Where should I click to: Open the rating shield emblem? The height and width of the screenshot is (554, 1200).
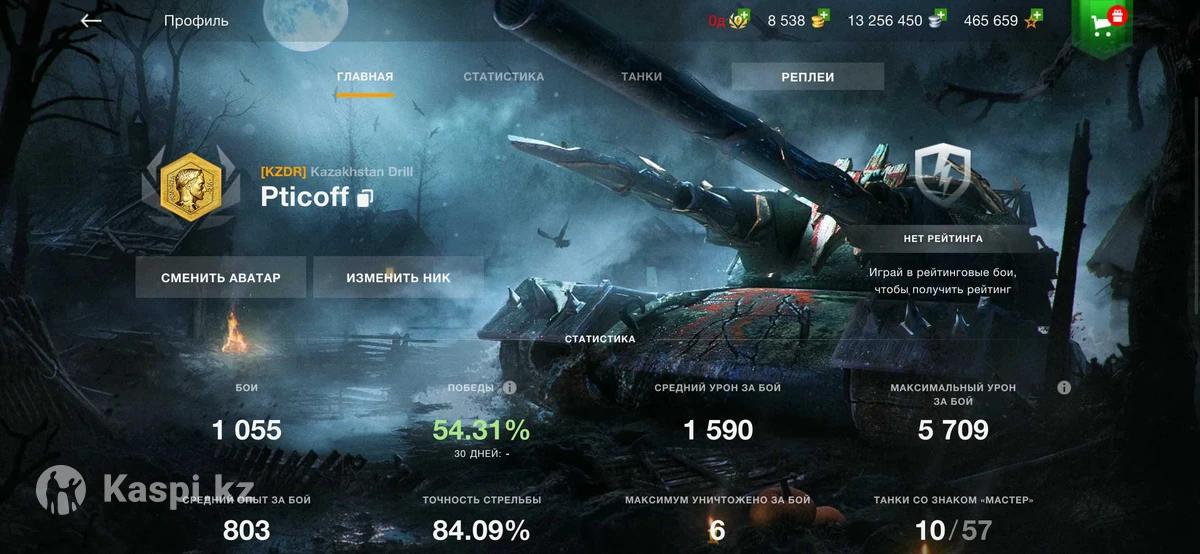coord(942,177)
